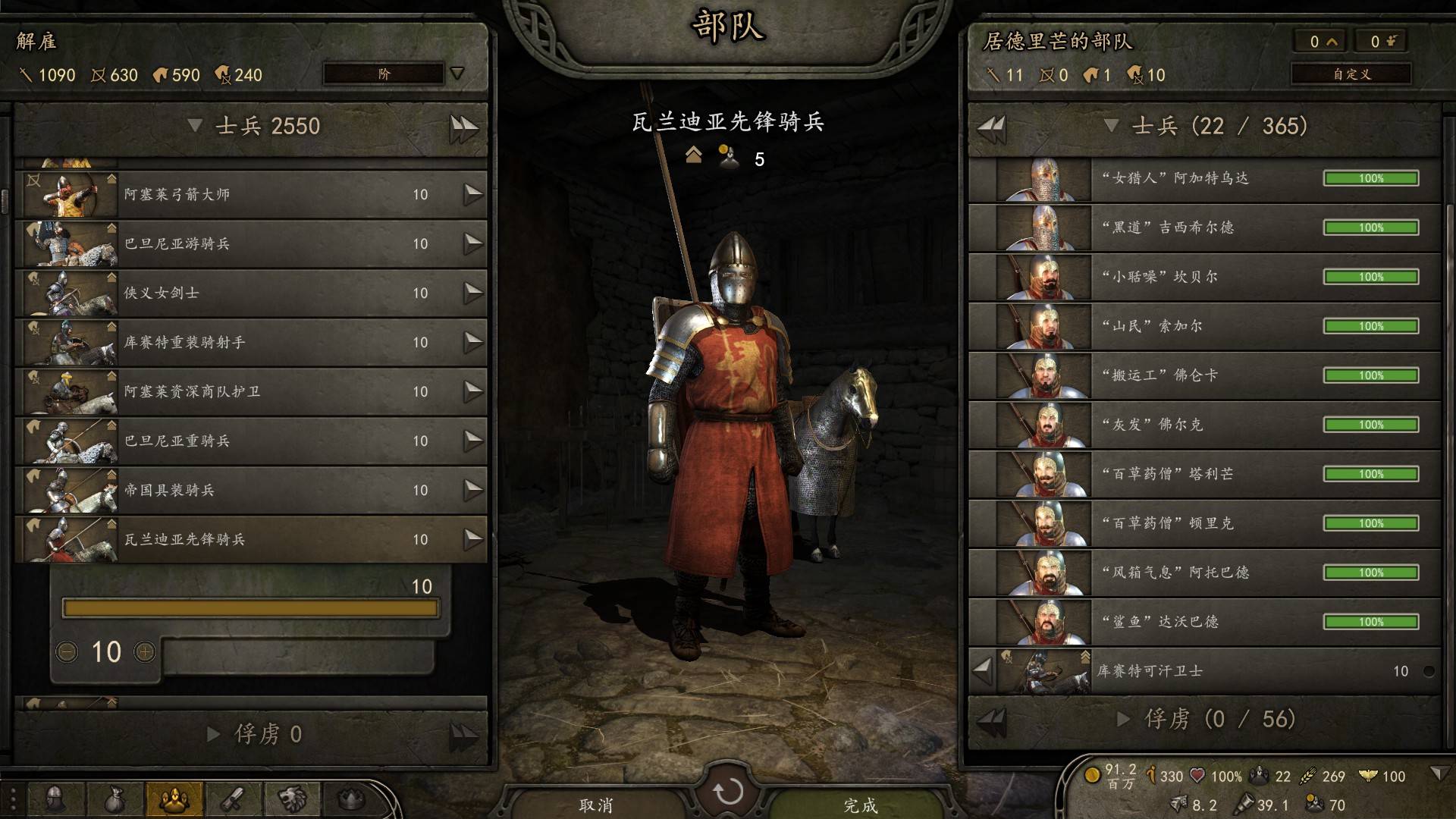Image resolution: width=1456 pixels, height=819 pixels.
Task: Select the 阿塞莱弓箭大师 troop row
Action: click(x=250, y=195)
